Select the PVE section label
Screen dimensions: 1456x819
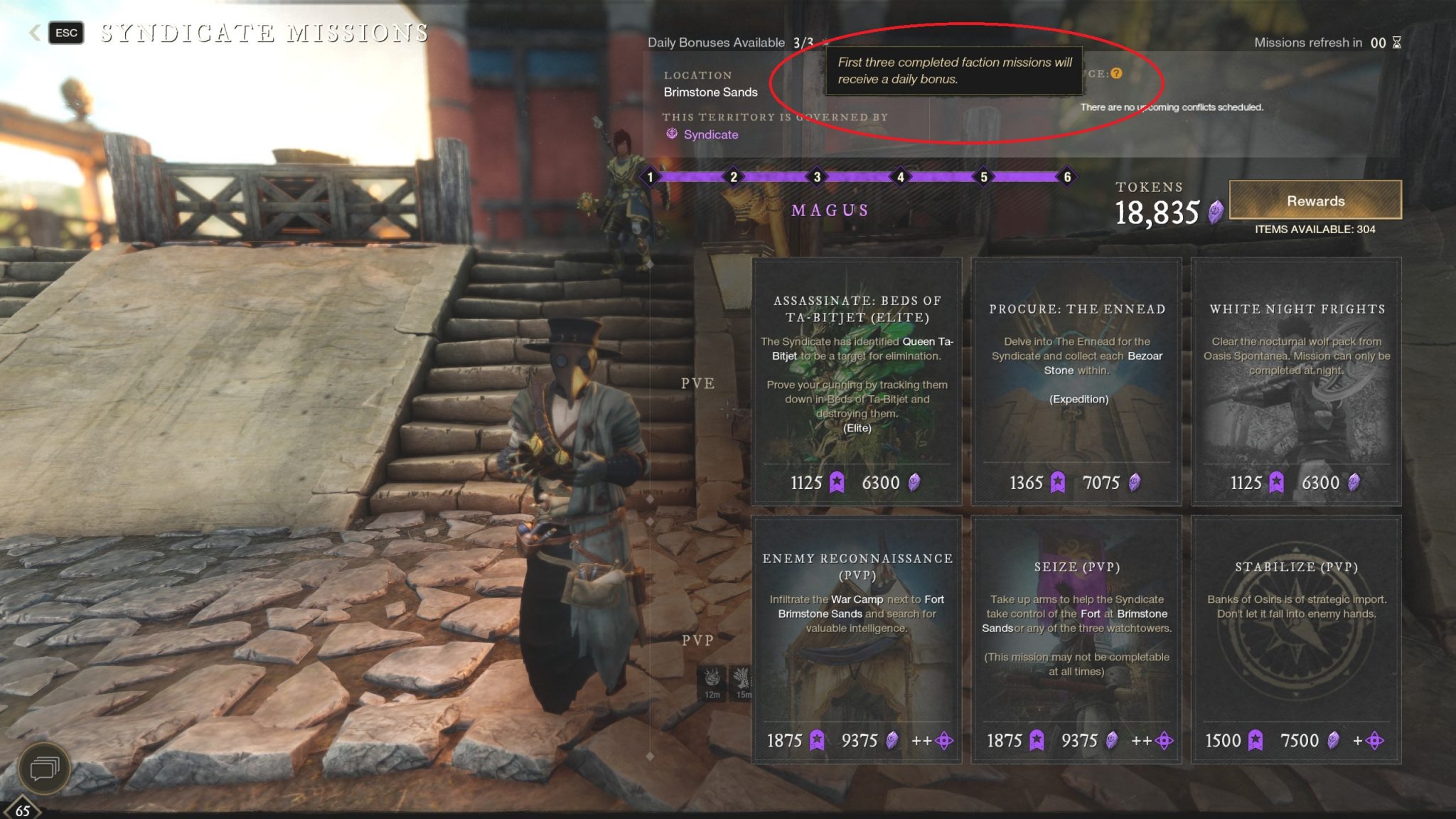point(699,384)
